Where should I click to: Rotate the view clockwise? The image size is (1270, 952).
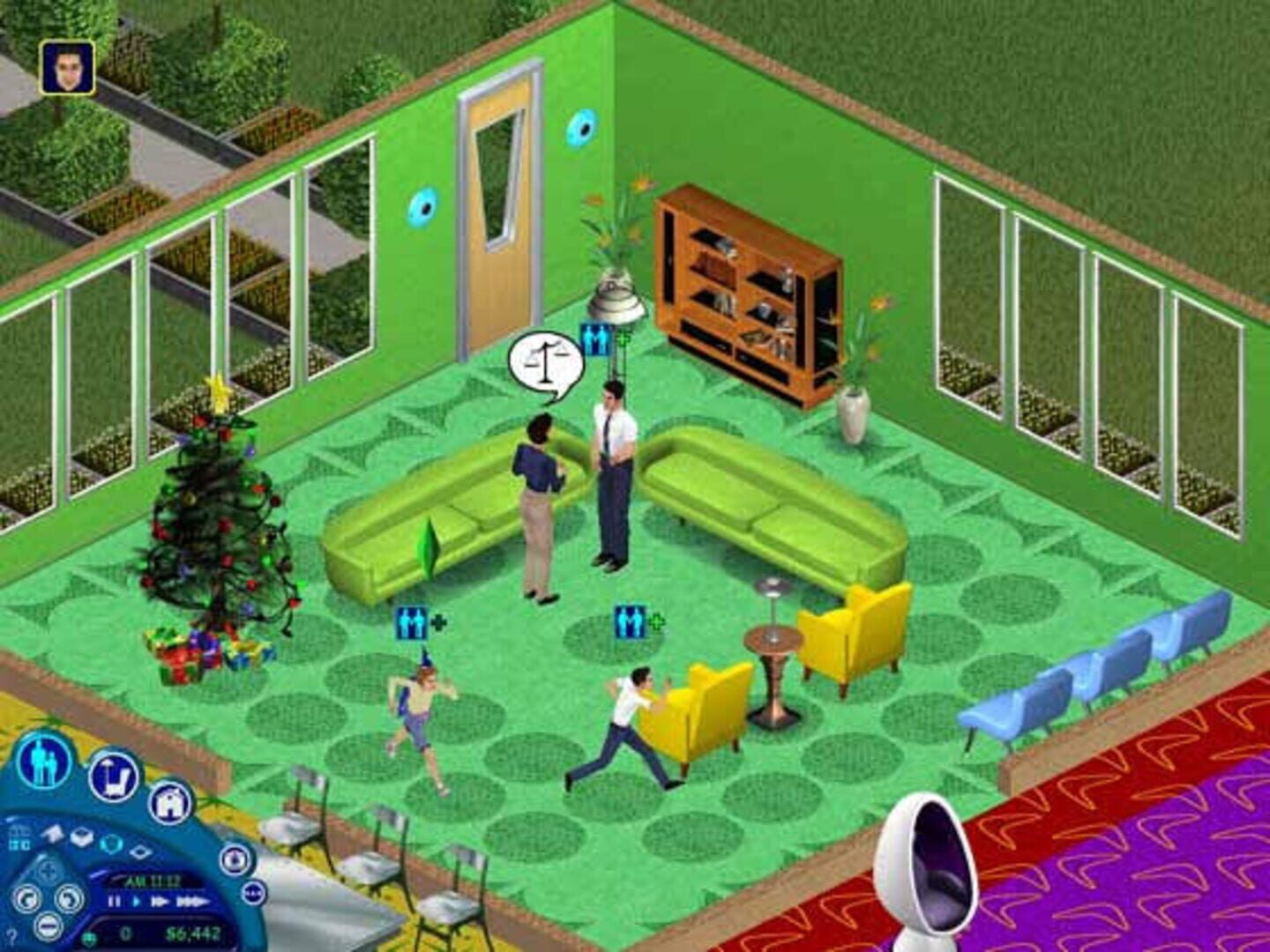67,898
